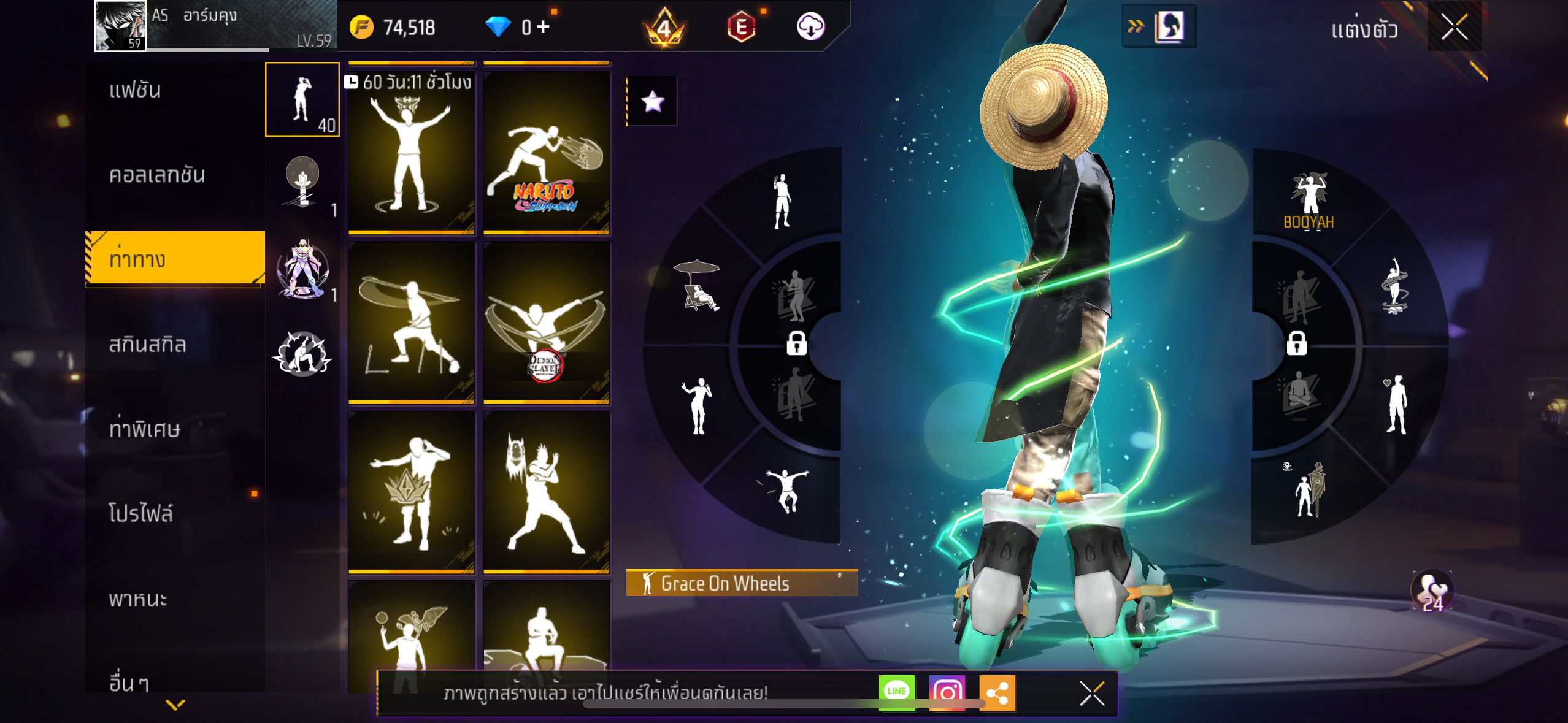Share the image to Instagram

coord(947,692)
